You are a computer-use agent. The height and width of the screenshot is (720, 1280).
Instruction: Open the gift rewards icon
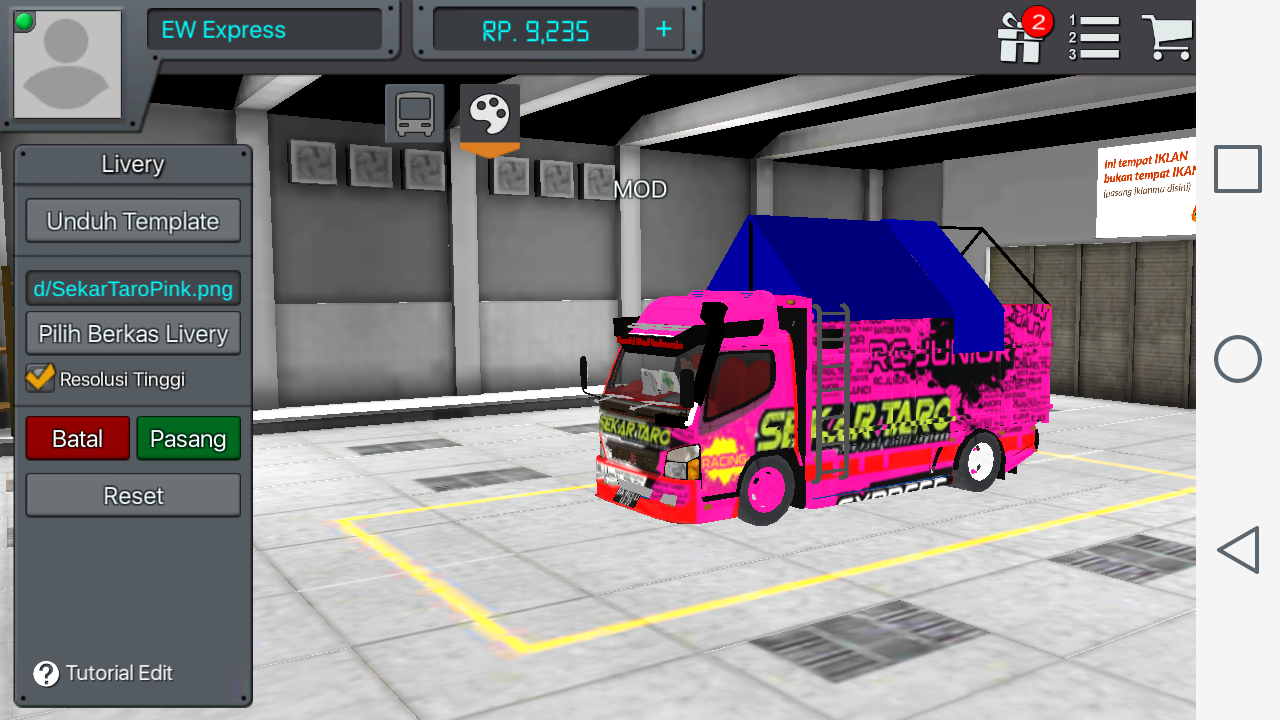coord(1018,37)
